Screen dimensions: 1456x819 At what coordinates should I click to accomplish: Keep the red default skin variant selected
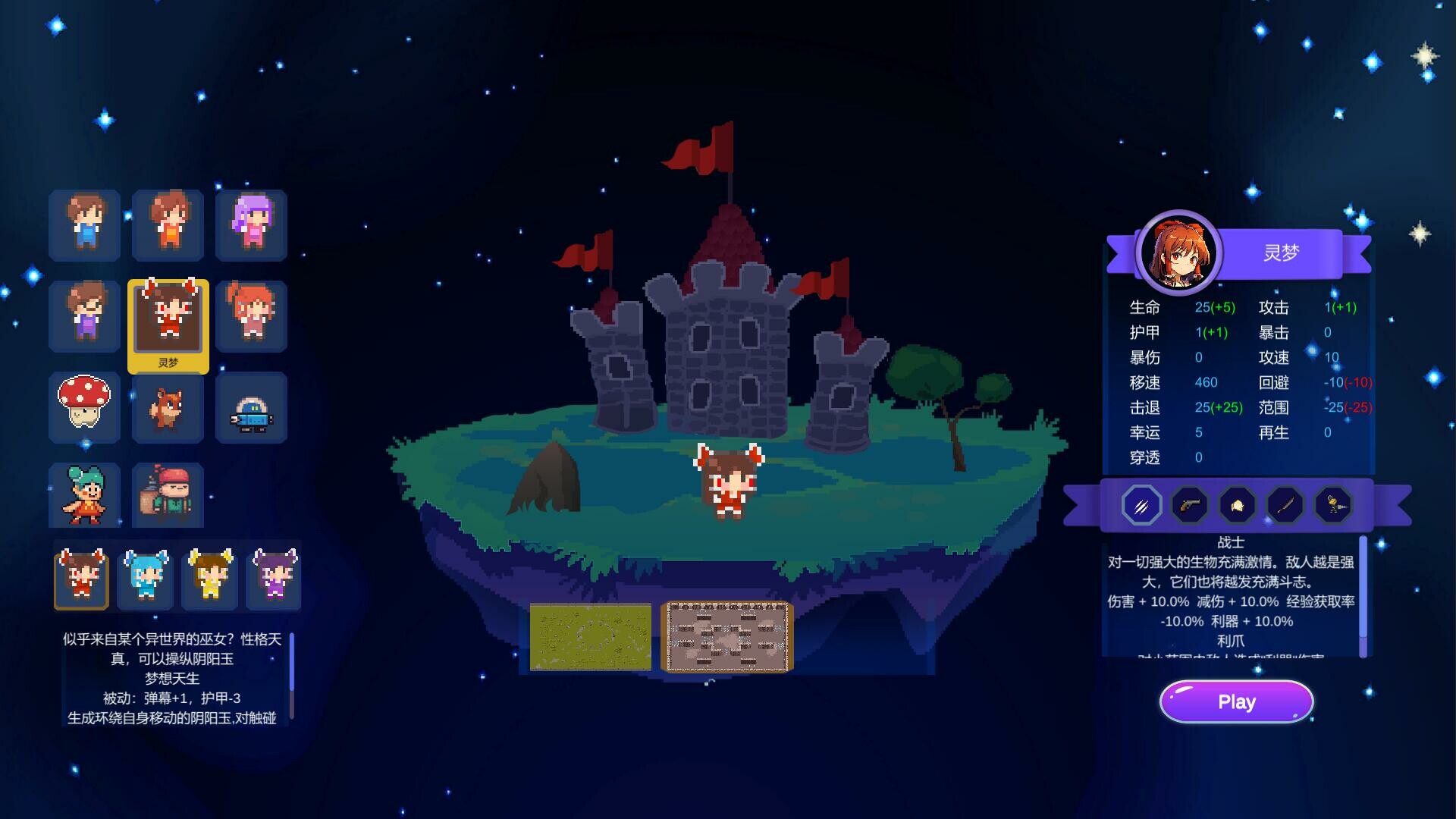[82, 578]
